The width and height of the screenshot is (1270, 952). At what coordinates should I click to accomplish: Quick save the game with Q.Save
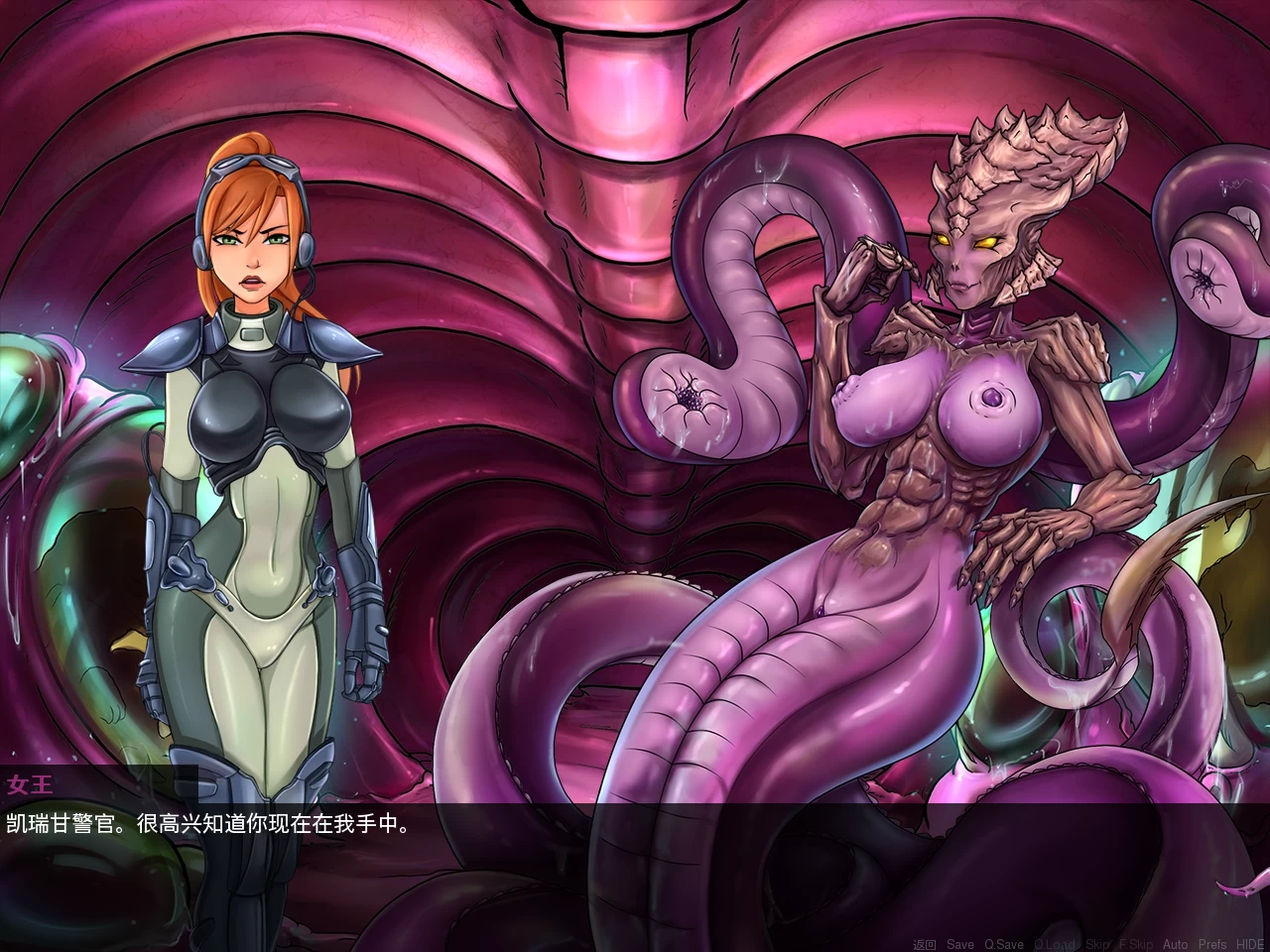pos(1004,944)
